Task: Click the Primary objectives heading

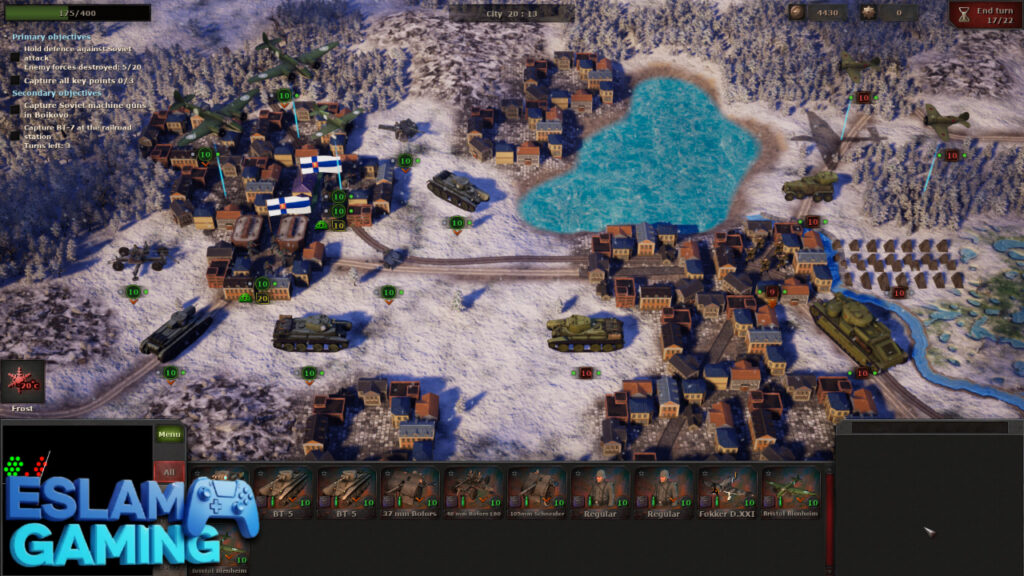Action: [x=51, y=36]
